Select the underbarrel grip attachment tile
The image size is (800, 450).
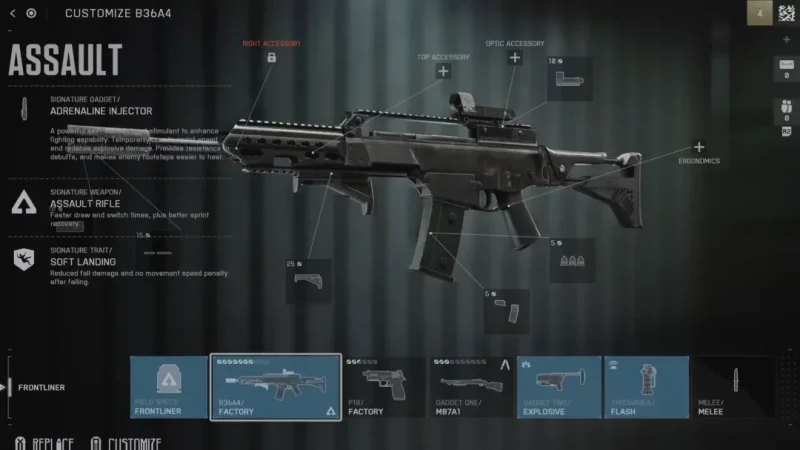pos(309,281)
